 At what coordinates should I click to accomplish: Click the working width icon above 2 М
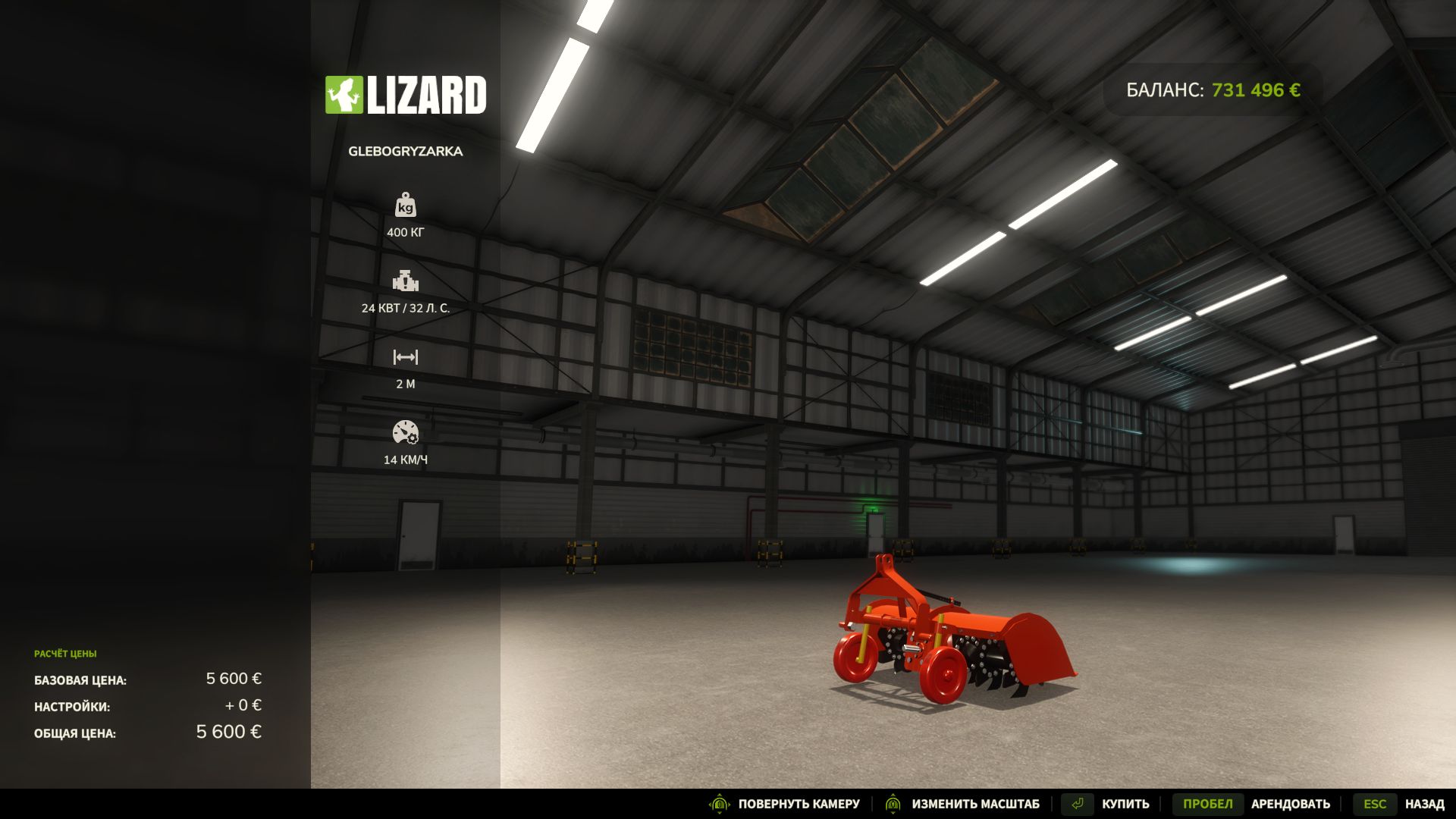(404, 356)
